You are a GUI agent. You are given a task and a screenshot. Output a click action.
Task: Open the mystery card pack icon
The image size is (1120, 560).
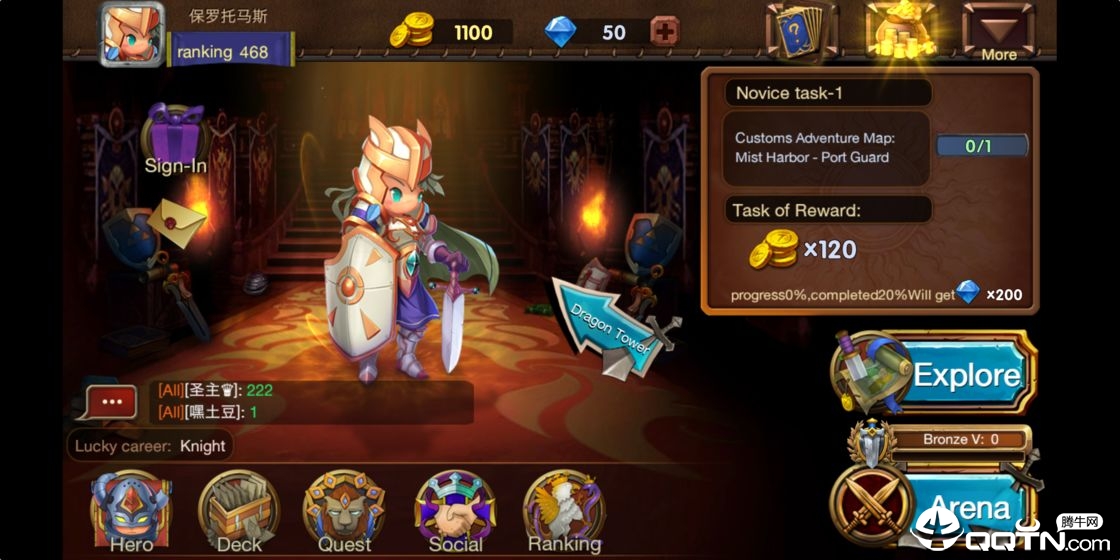tap(801, 32)
